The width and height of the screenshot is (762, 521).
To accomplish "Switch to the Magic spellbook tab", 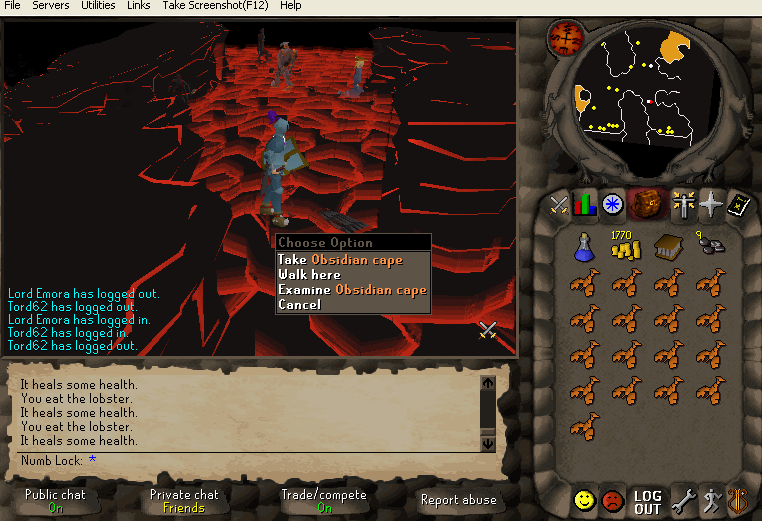I will point(738,204).
